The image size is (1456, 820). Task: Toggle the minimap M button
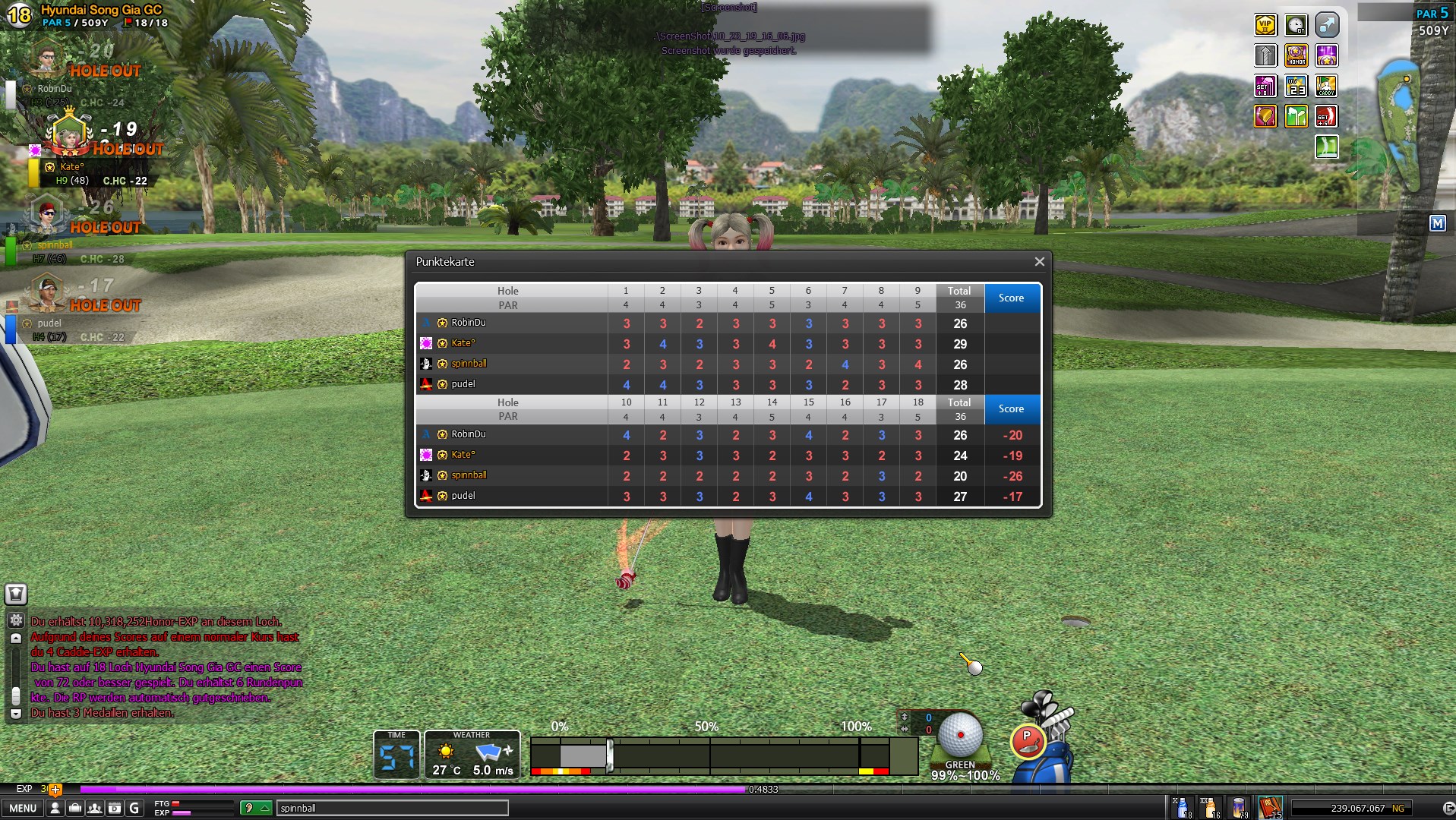coord(1437,223)
